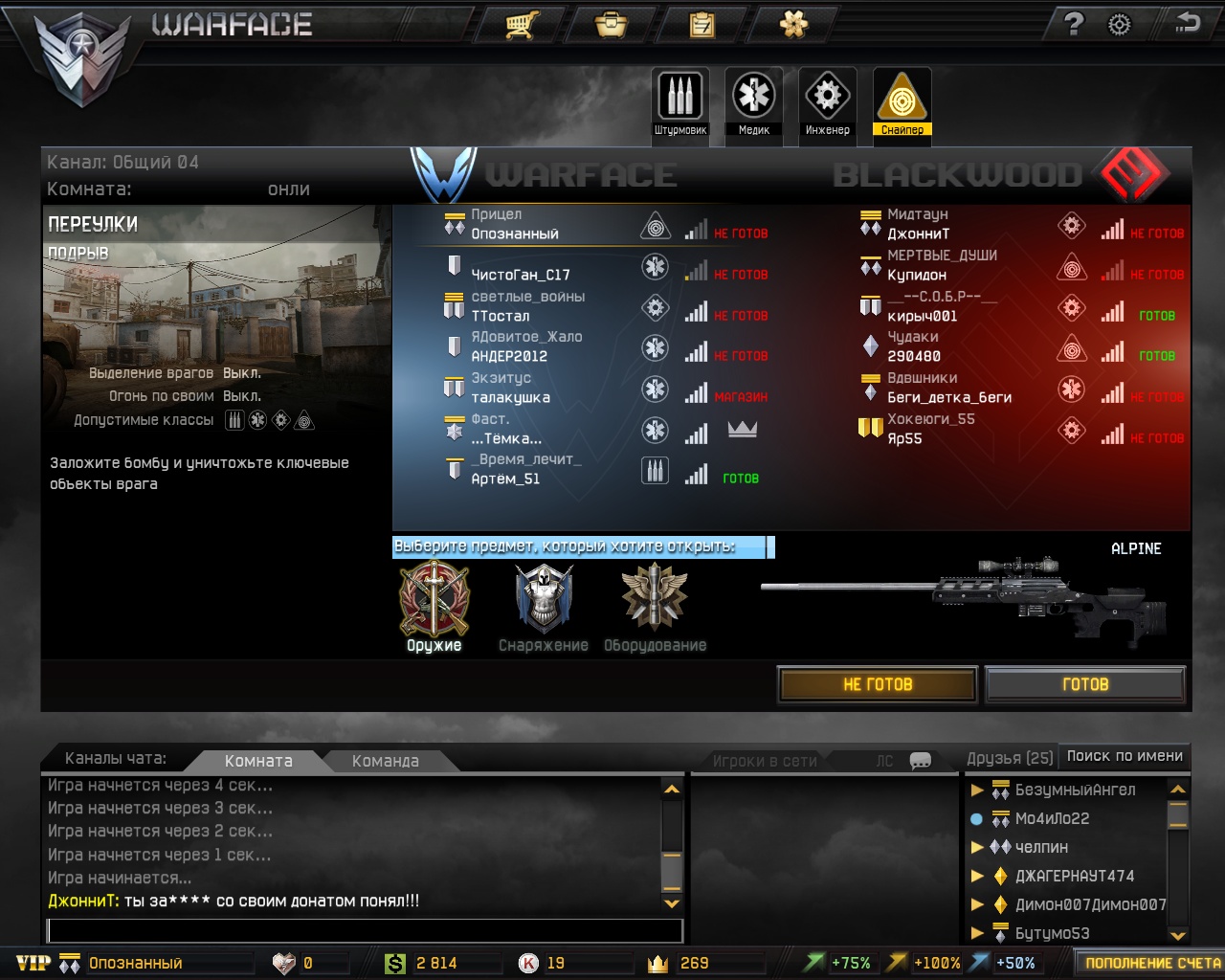
Task: Open the shop cart icon
Action: point(522,24)
